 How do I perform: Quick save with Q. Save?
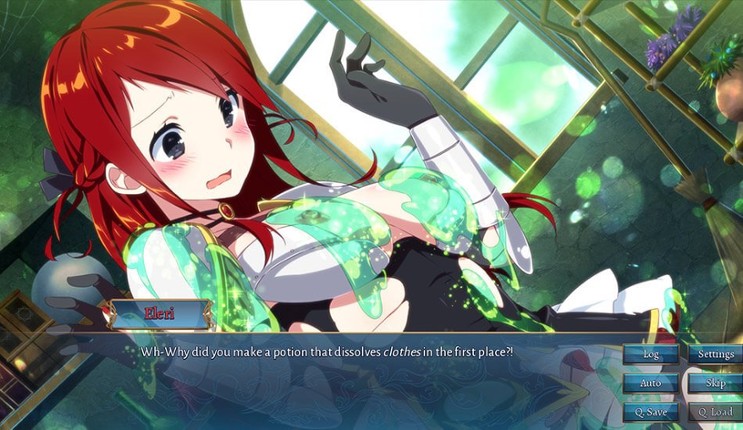(x=651, y=411)
